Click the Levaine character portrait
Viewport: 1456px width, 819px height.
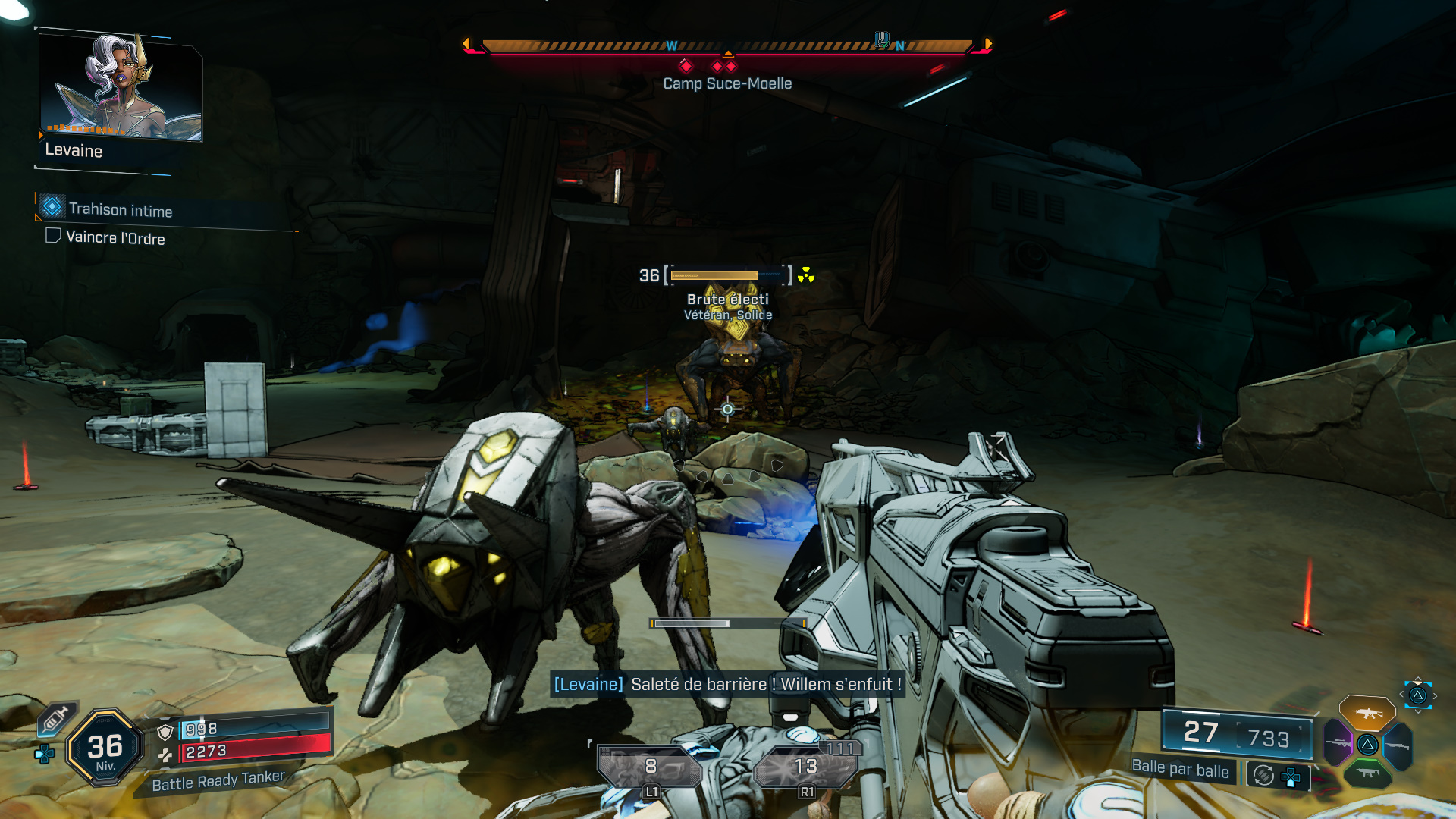(121, 87)
